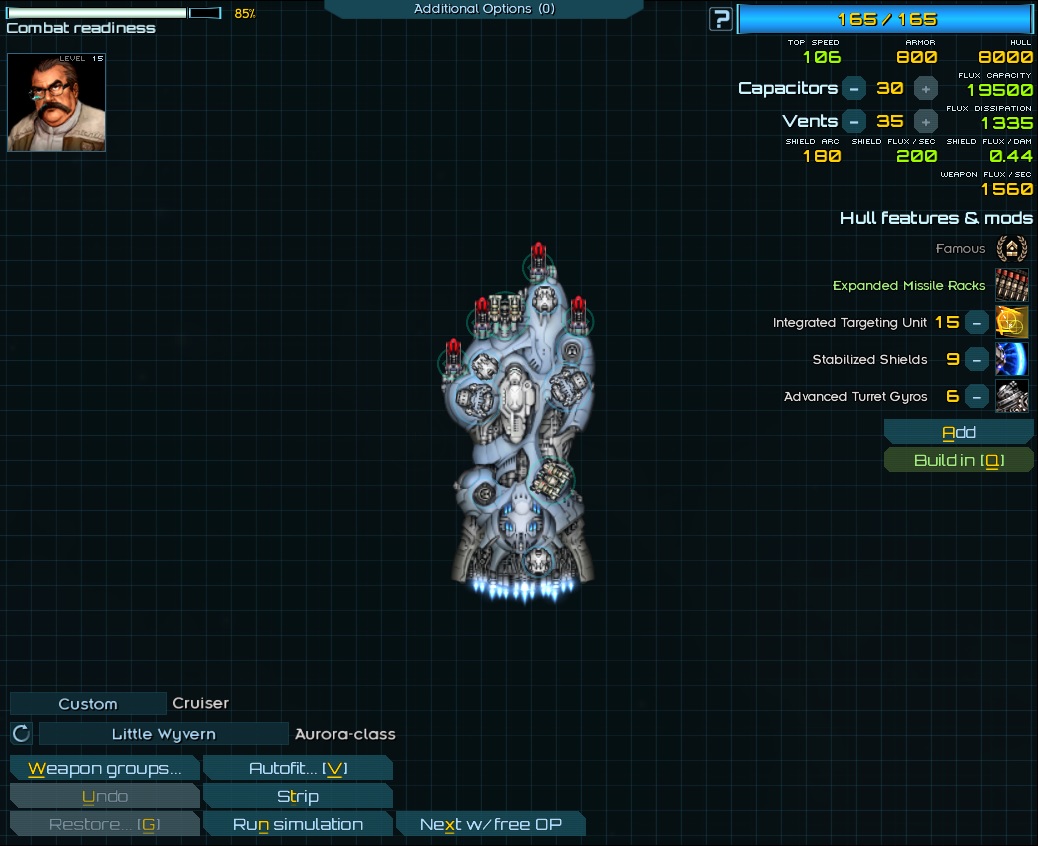Open the Additional Options panel
1038x846 pixels.
(x=483, y=9)
